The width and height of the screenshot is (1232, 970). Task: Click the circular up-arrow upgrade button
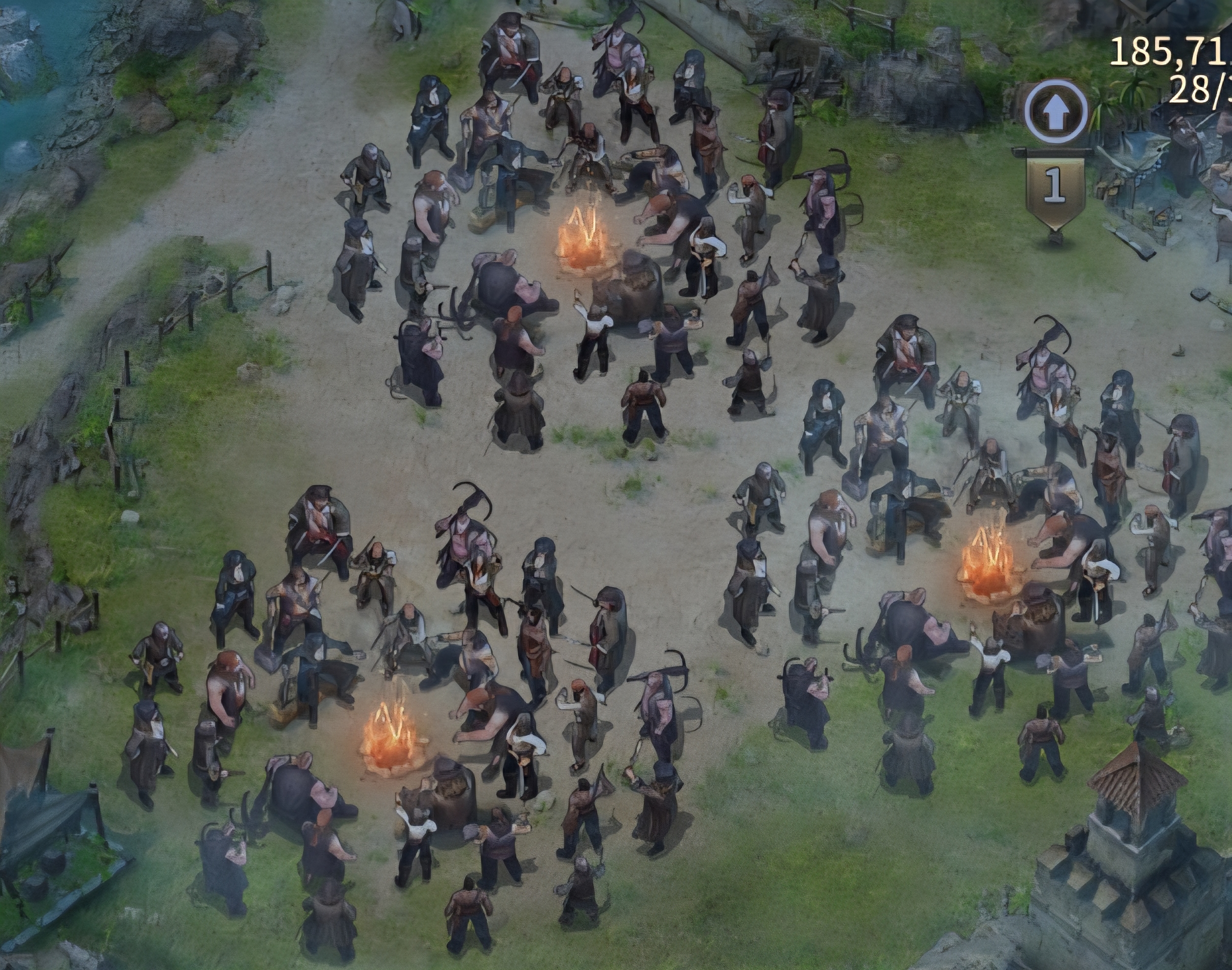coord(1056,112)
